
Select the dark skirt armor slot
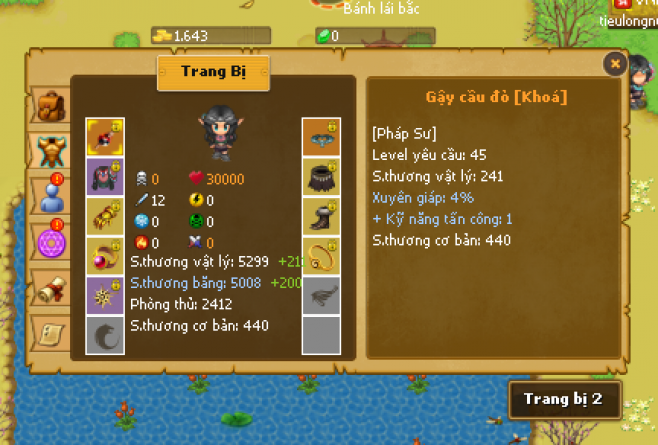click(x=322, y=176)
